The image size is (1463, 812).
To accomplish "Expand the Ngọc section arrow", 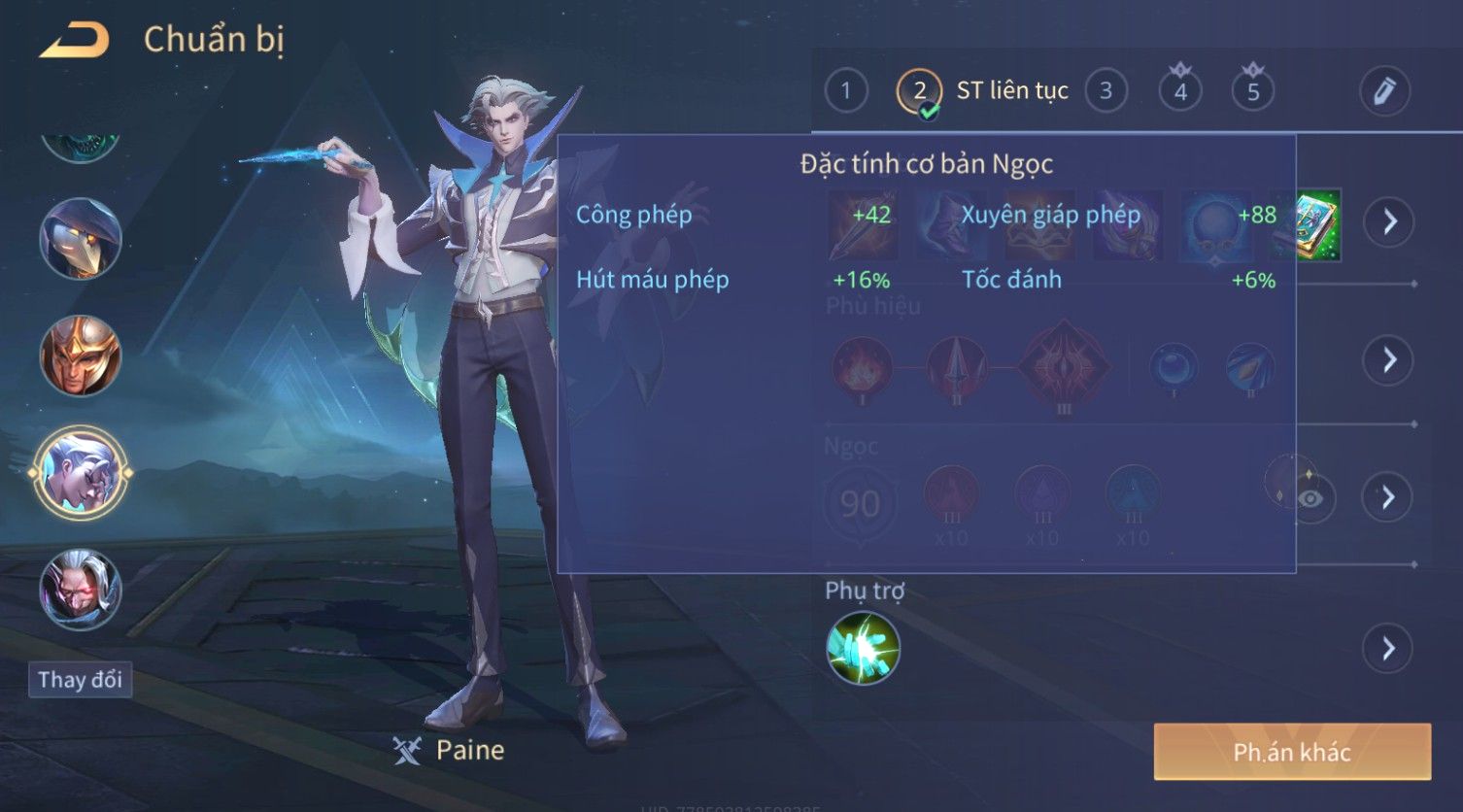I will point(1389,498).
